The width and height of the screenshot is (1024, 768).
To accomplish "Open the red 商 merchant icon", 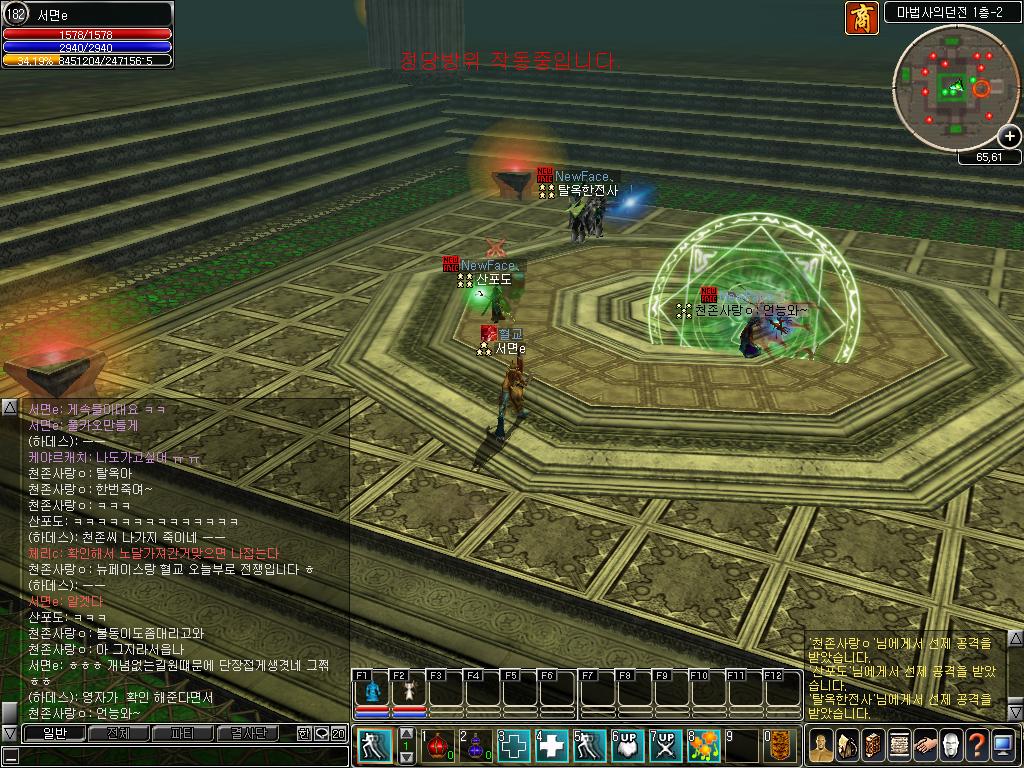I will click(861, 18).
